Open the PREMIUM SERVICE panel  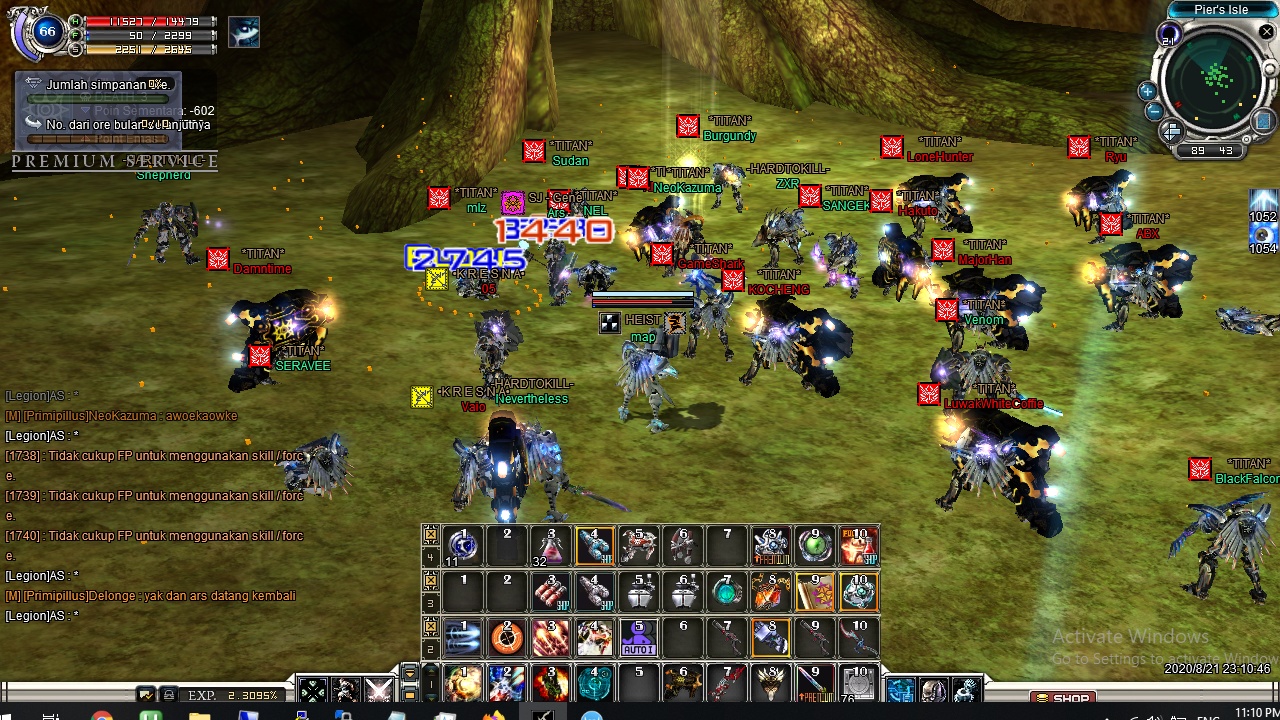tap(114, 161)
